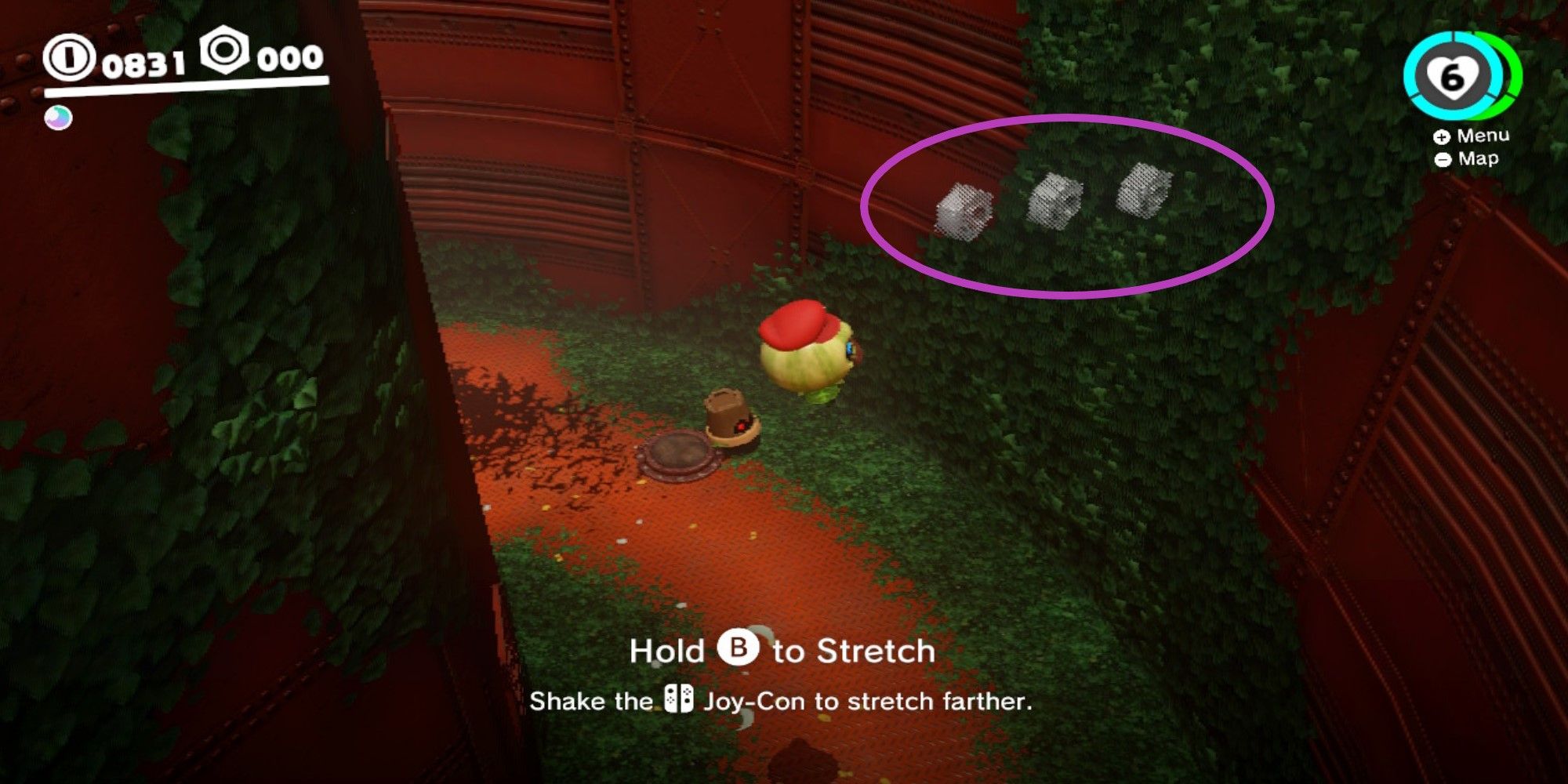Click the Hold B to Stretch text
The width and height of the screenshot is (1568, 784).
(x=784, y=650)
